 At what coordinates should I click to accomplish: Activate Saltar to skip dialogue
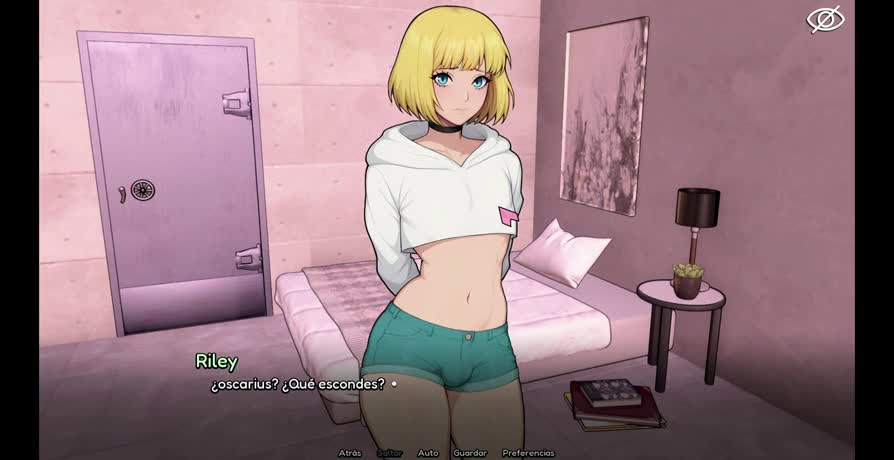pos(389,453)
